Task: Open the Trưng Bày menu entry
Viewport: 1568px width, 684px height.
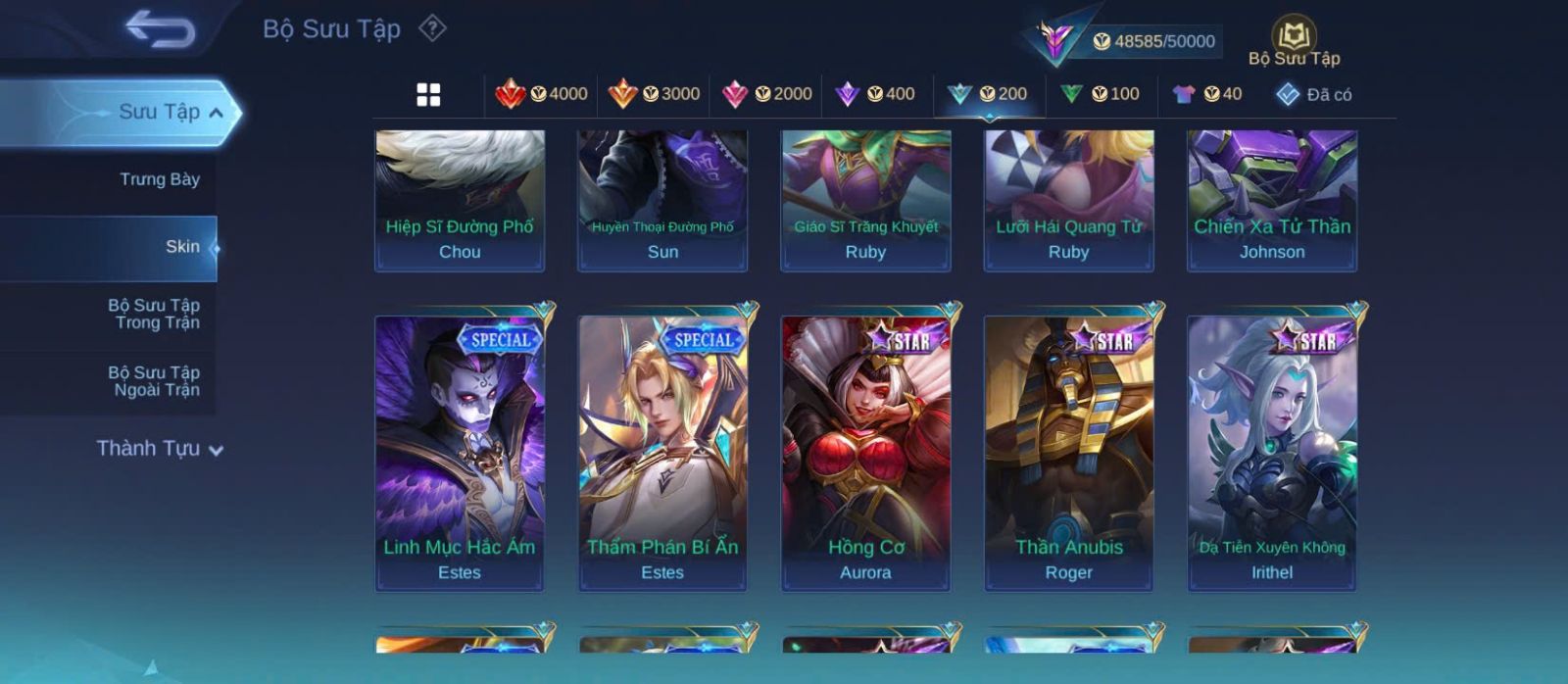Action: click(159, 179)
